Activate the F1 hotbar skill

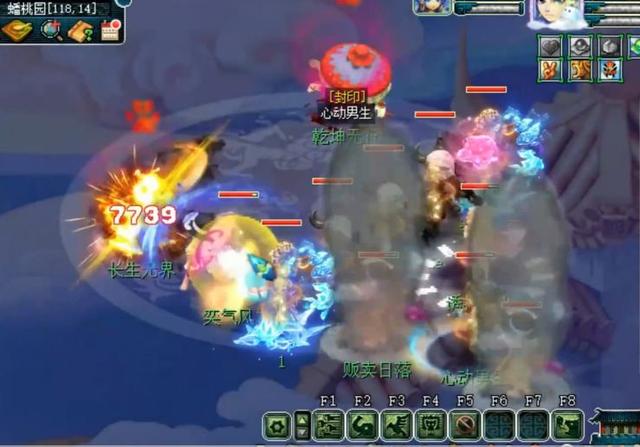(326, 426)
